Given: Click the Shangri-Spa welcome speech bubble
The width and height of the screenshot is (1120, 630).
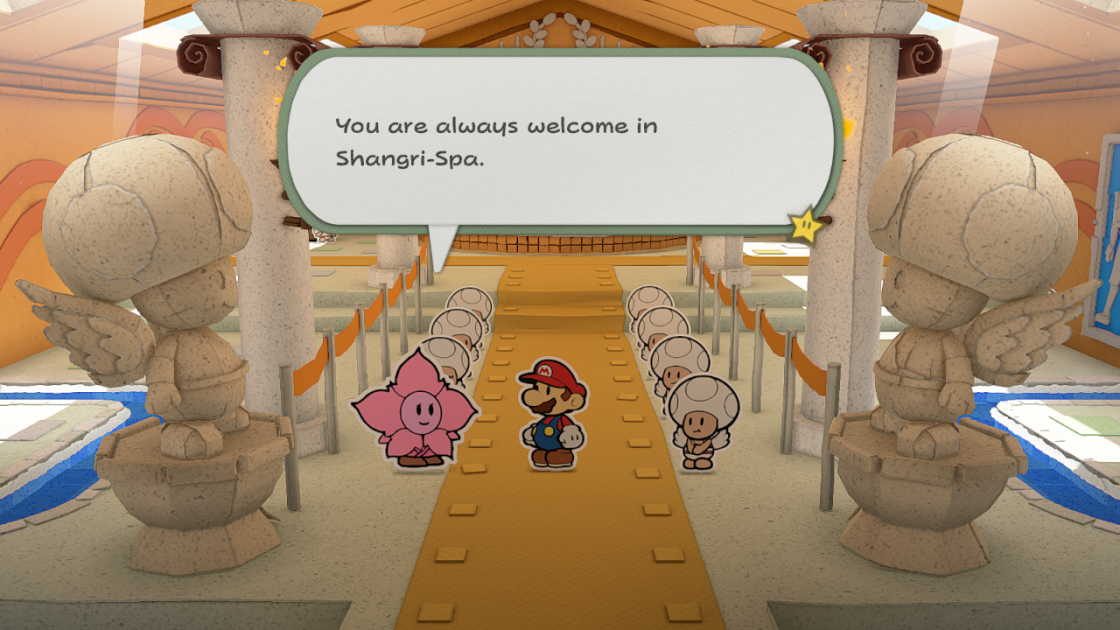Looking at the screenshot, I should [560, 140].
